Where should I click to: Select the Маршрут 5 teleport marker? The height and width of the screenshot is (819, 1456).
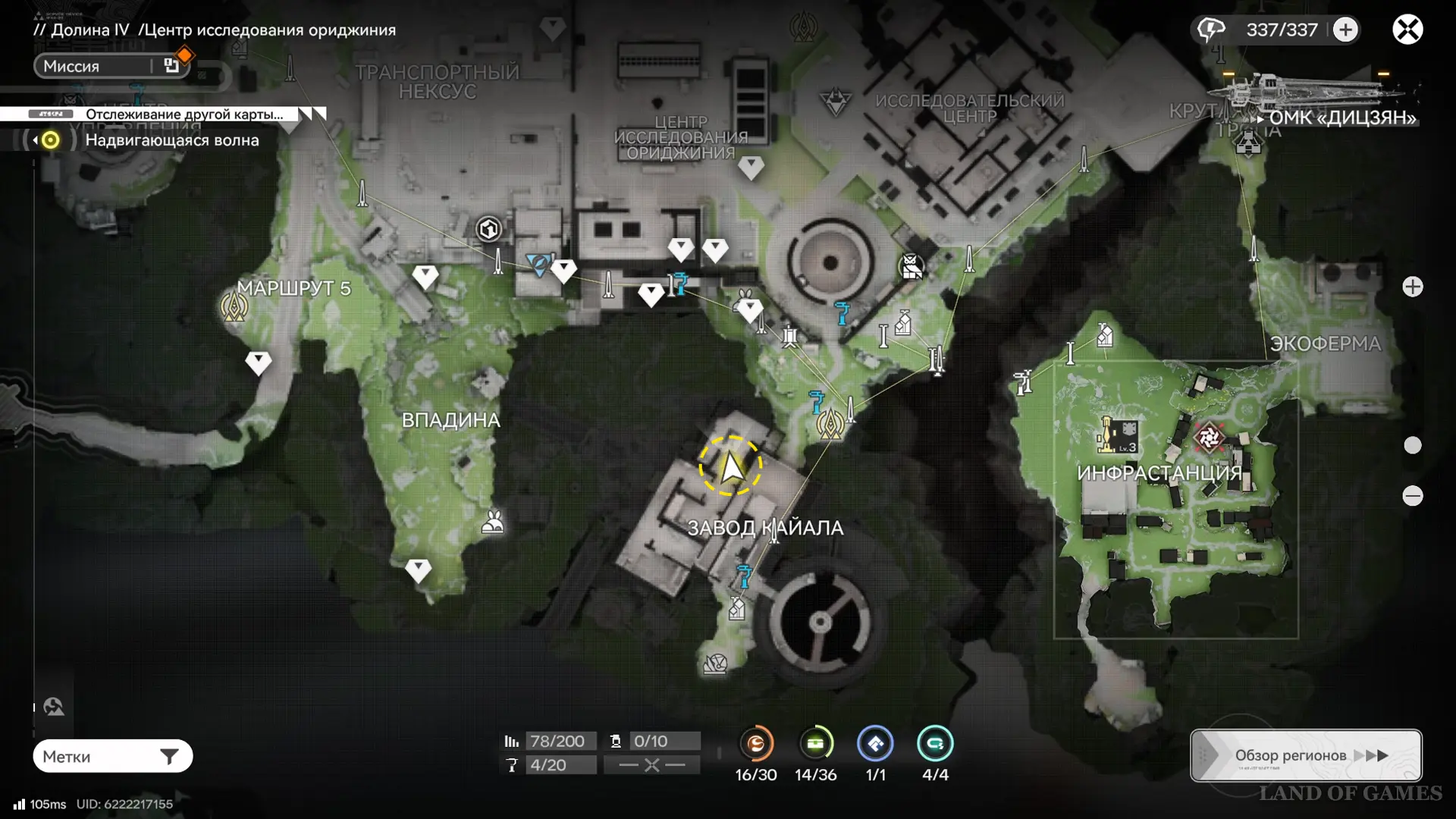point(234,307)
